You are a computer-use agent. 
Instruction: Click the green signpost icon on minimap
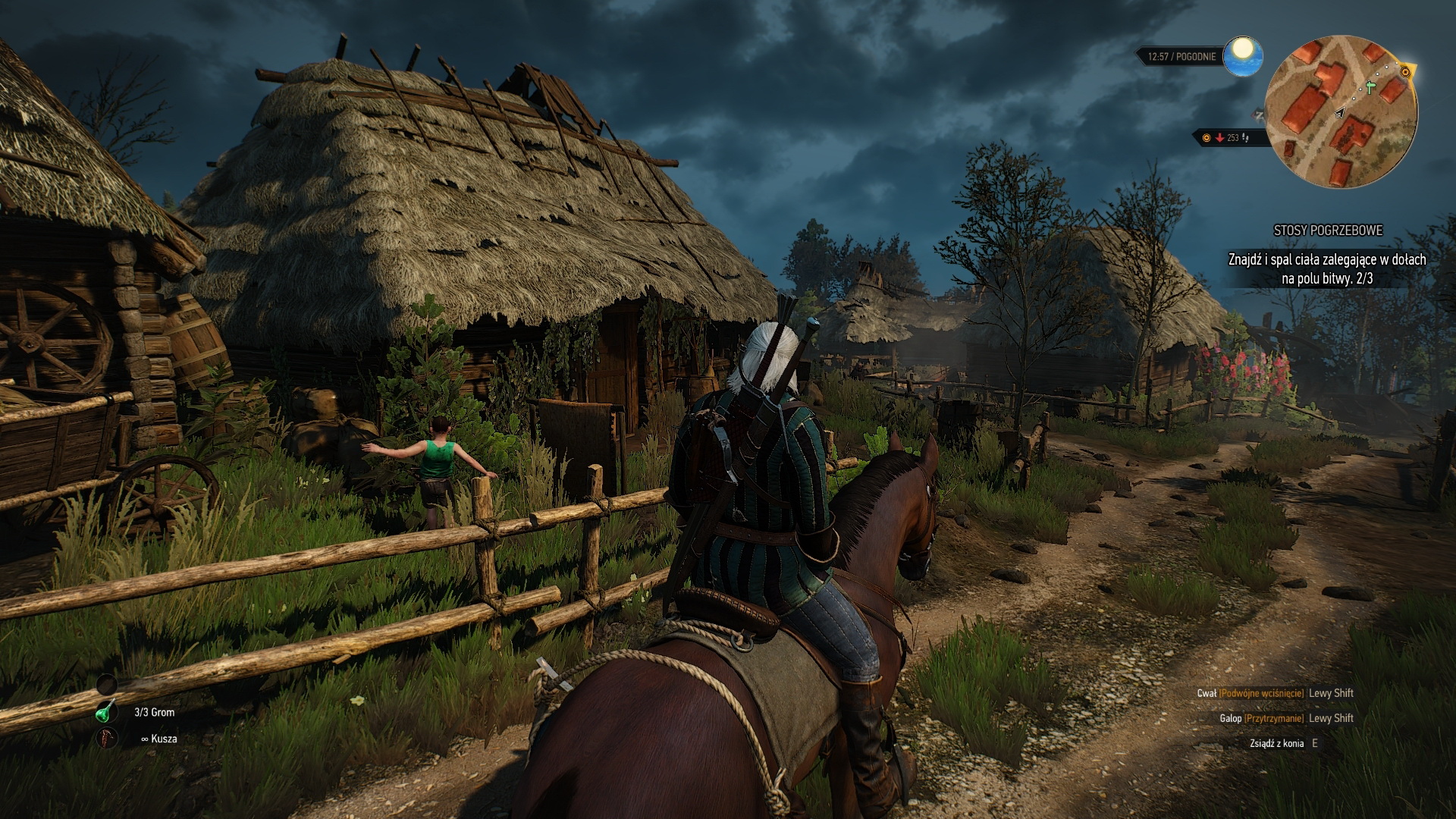[1369, 88]
